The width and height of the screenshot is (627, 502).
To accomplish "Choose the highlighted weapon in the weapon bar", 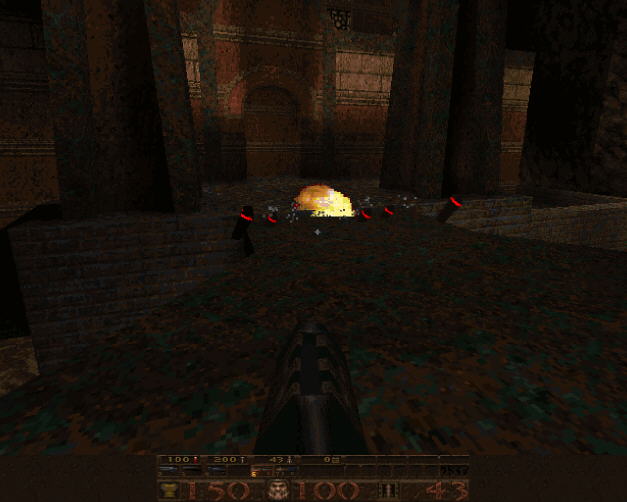I will [260, 472].
